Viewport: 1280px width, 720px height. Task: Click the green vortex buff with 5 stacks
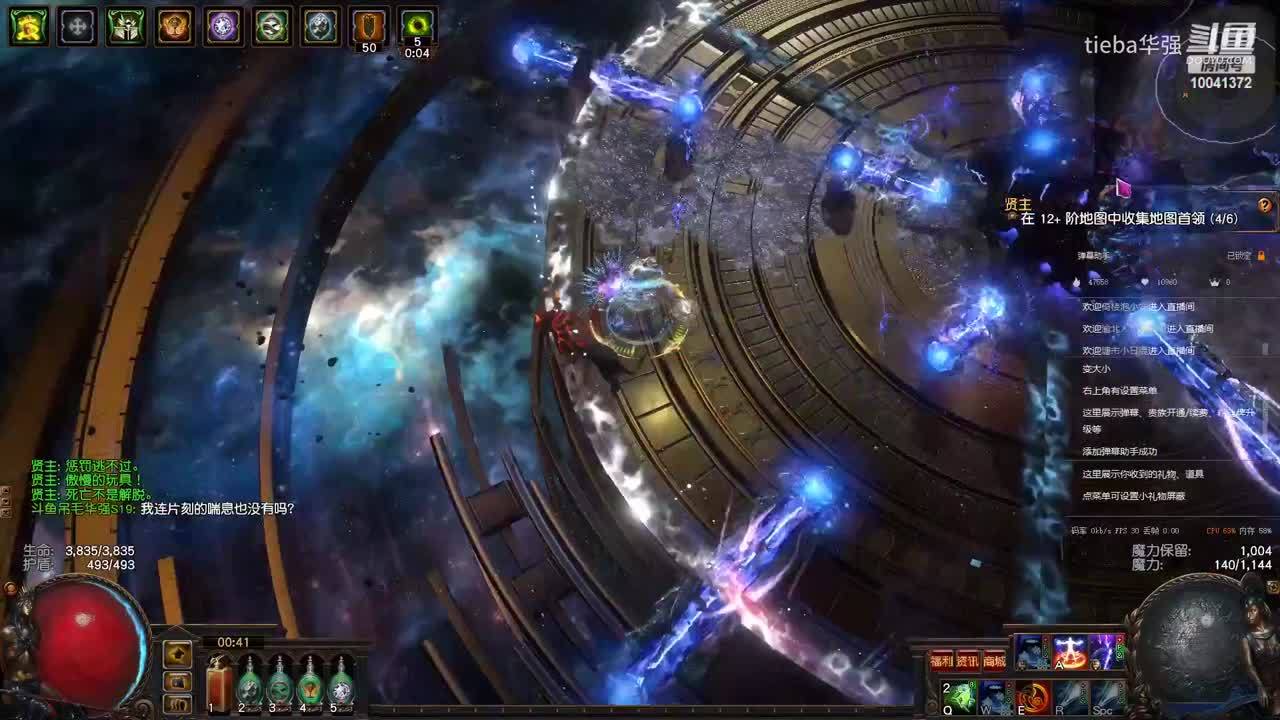(417, 26)
